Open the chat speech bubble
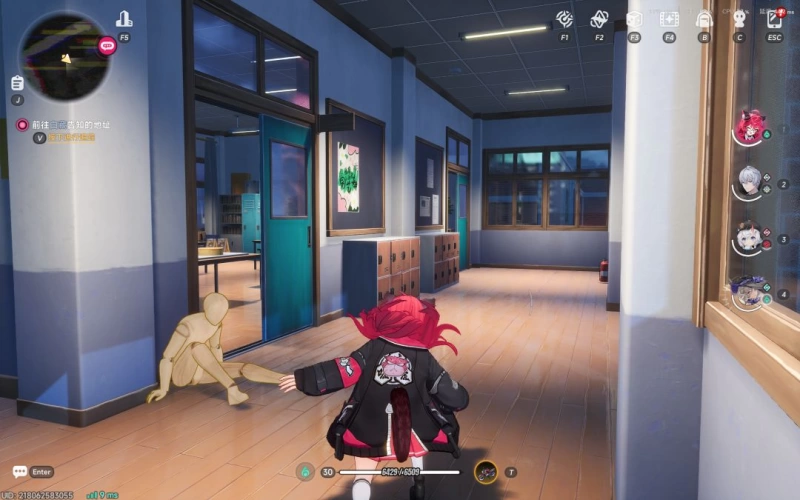This screenshot has width=800, height=500. tap(19, 472)
